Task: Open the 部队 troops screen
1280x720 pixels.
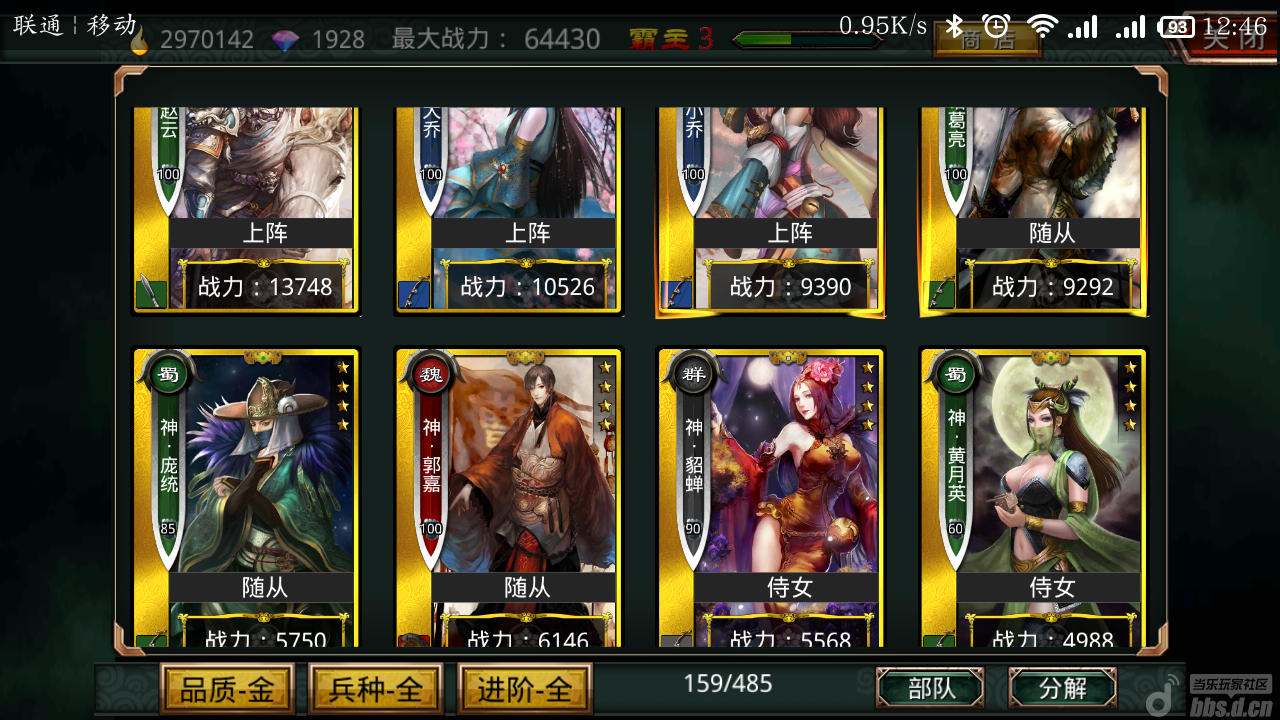Action: (x=930, y=688)
